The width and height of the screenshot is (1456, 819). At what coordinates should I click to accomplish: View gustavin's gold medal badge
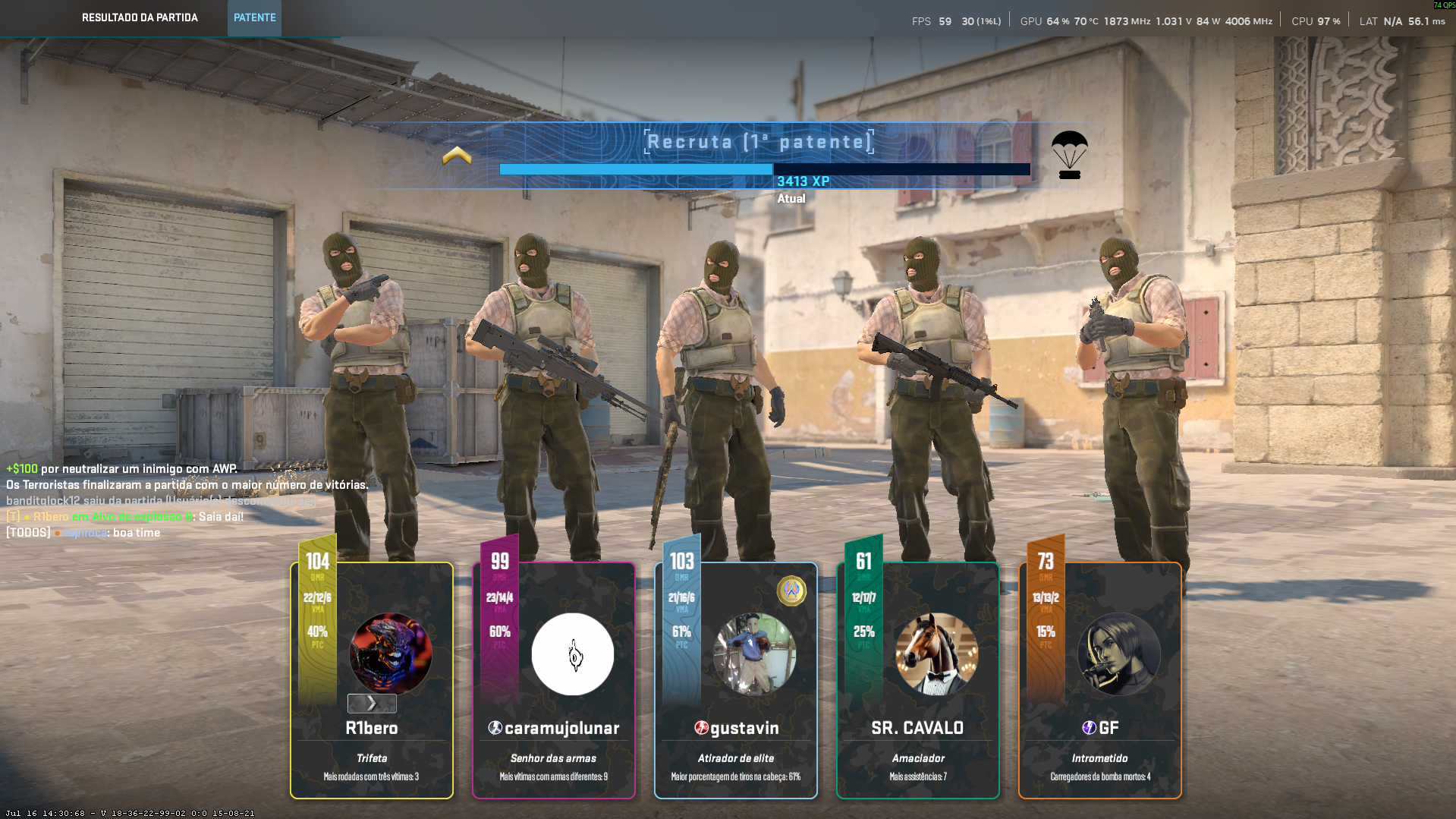791,591
